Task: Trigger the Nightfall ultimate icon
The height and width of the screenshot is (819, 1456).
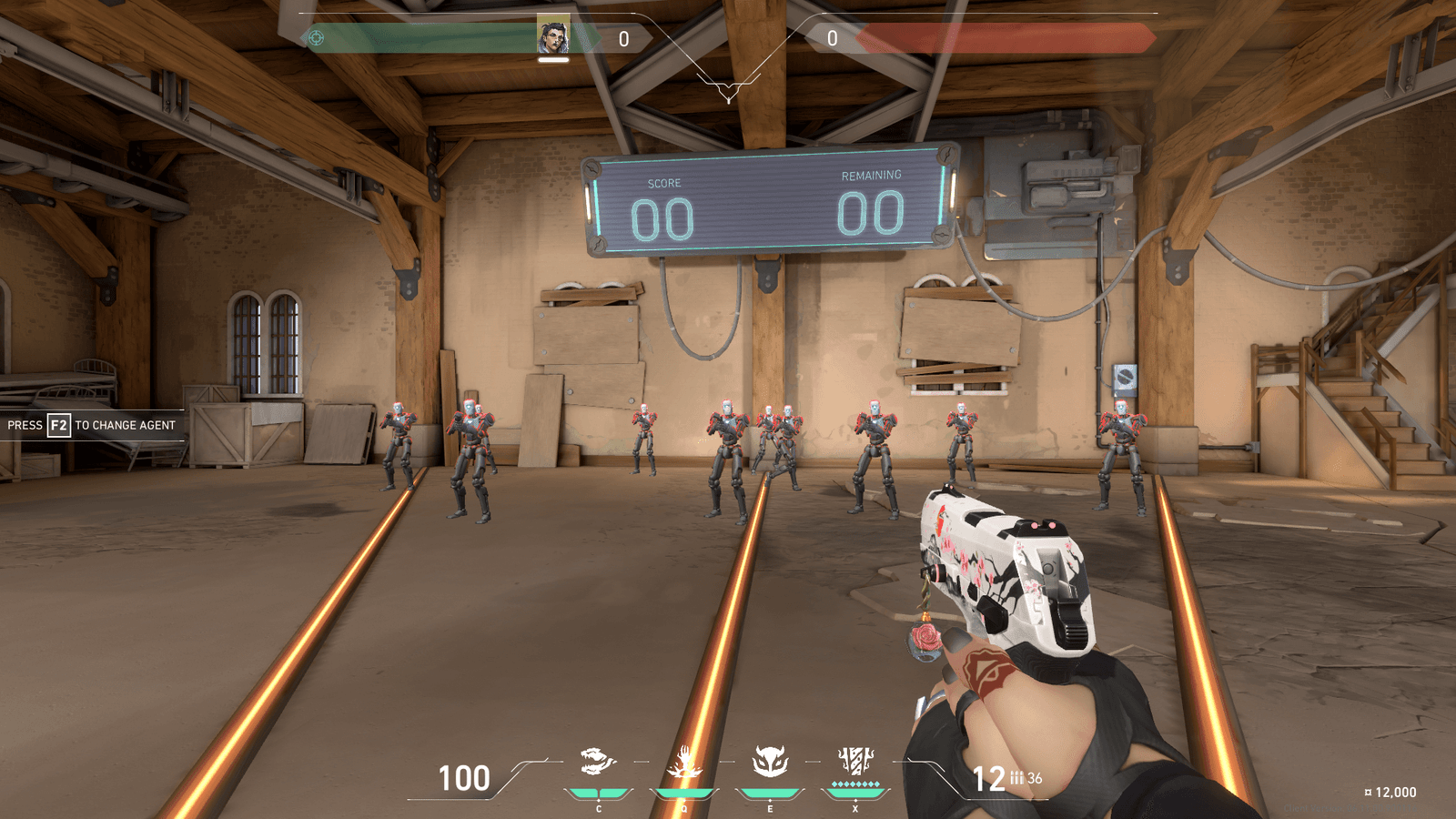Action: point(855,760)
